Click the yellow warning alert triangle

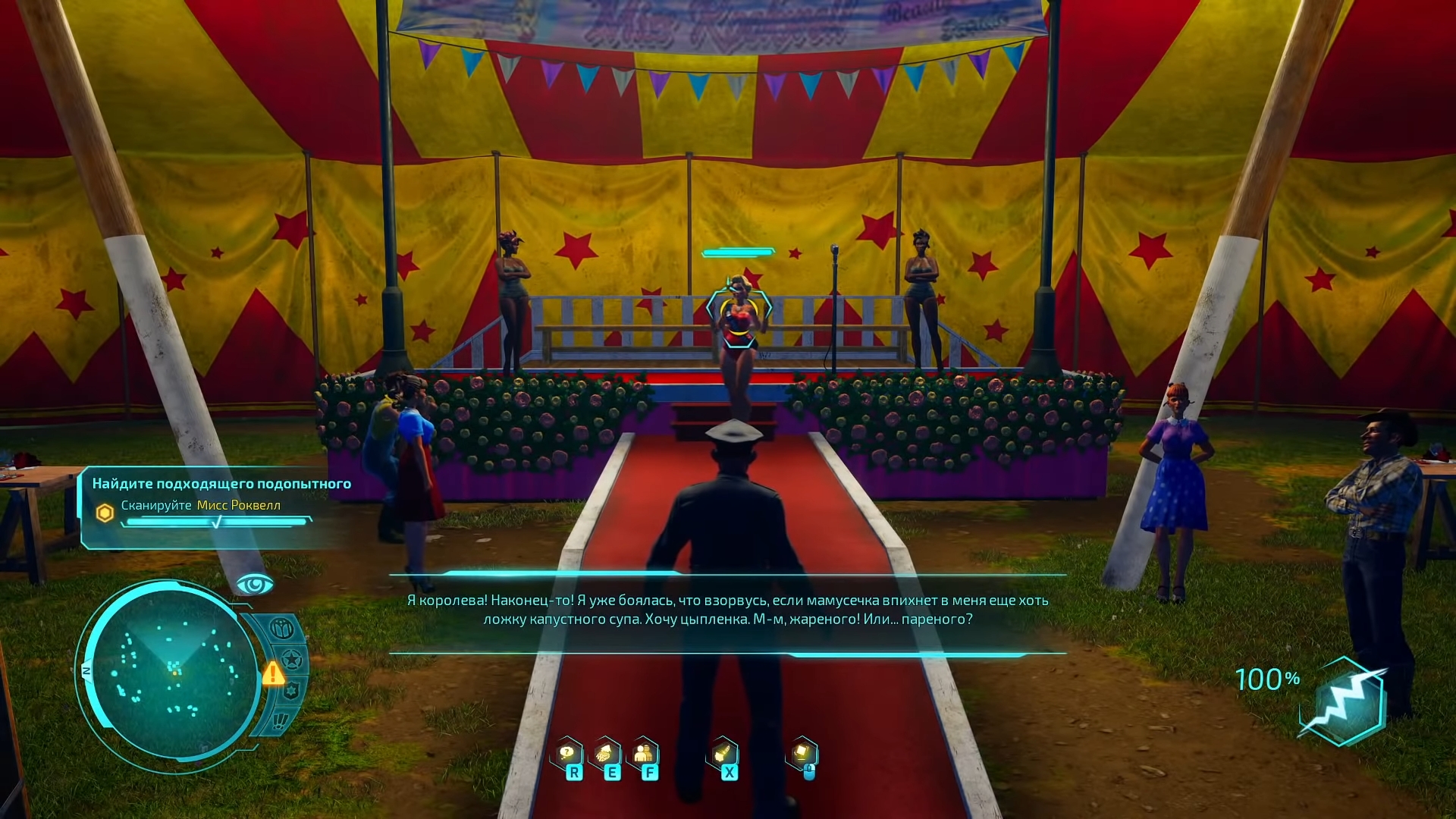273,673
